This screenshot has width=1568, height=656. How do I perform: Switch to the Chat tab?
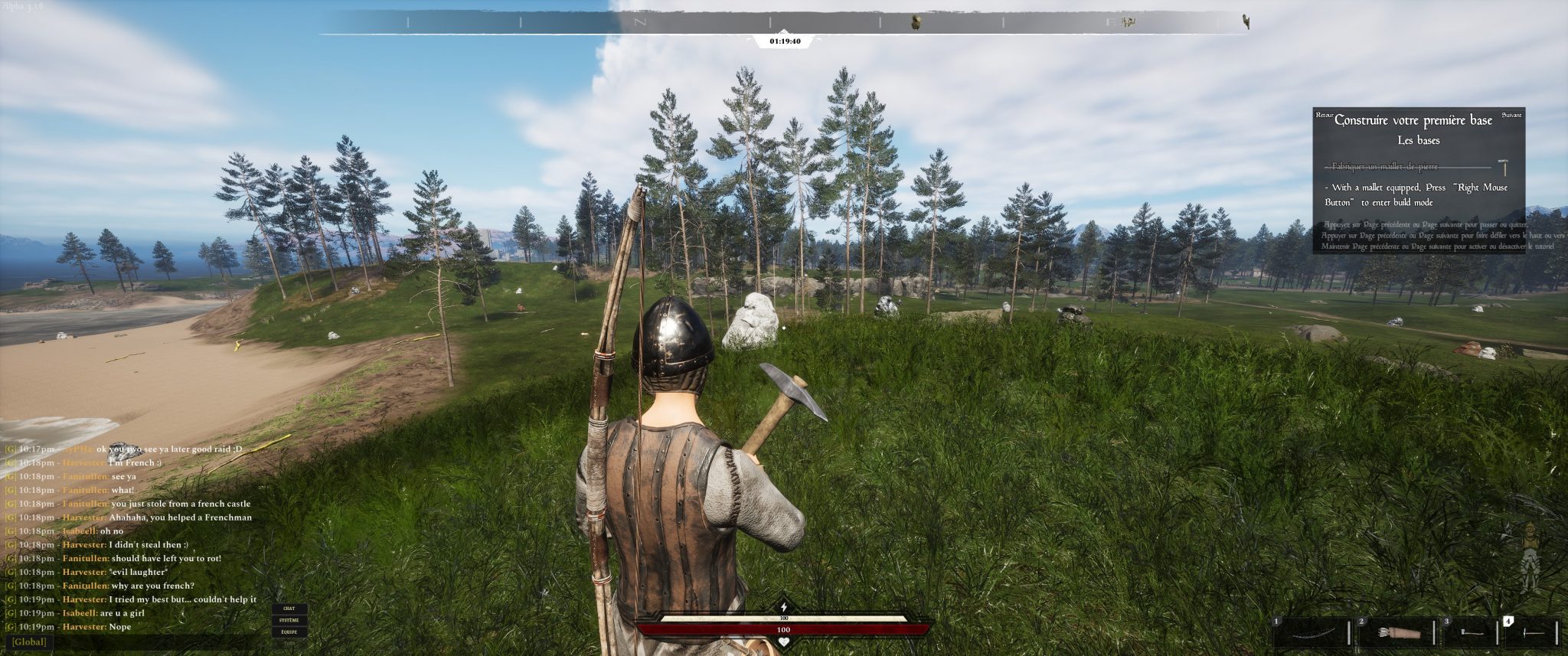[289, 609]
